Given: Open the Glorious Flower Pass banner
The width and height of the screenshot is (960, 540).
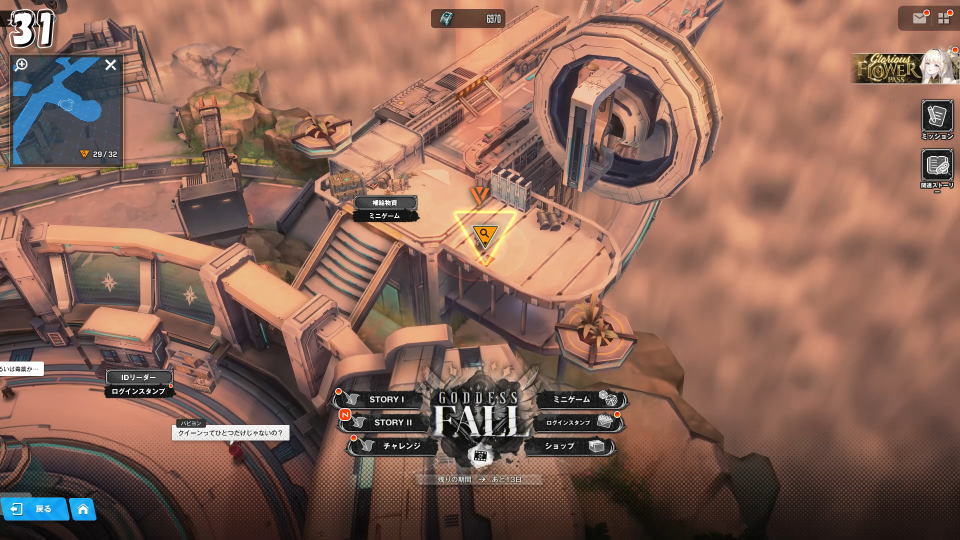Looking at the screenshot, I should (904, 67).
